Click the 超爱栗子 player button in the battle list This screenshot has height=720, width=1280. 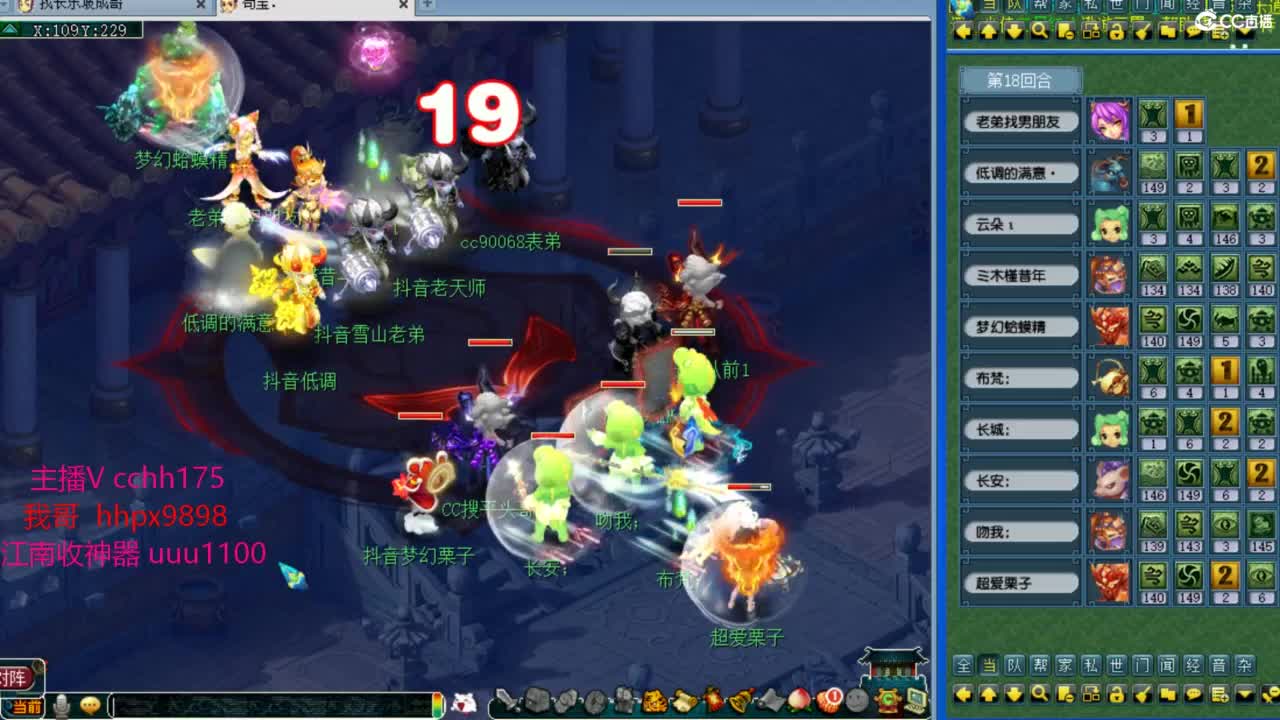coord(1021,583)
